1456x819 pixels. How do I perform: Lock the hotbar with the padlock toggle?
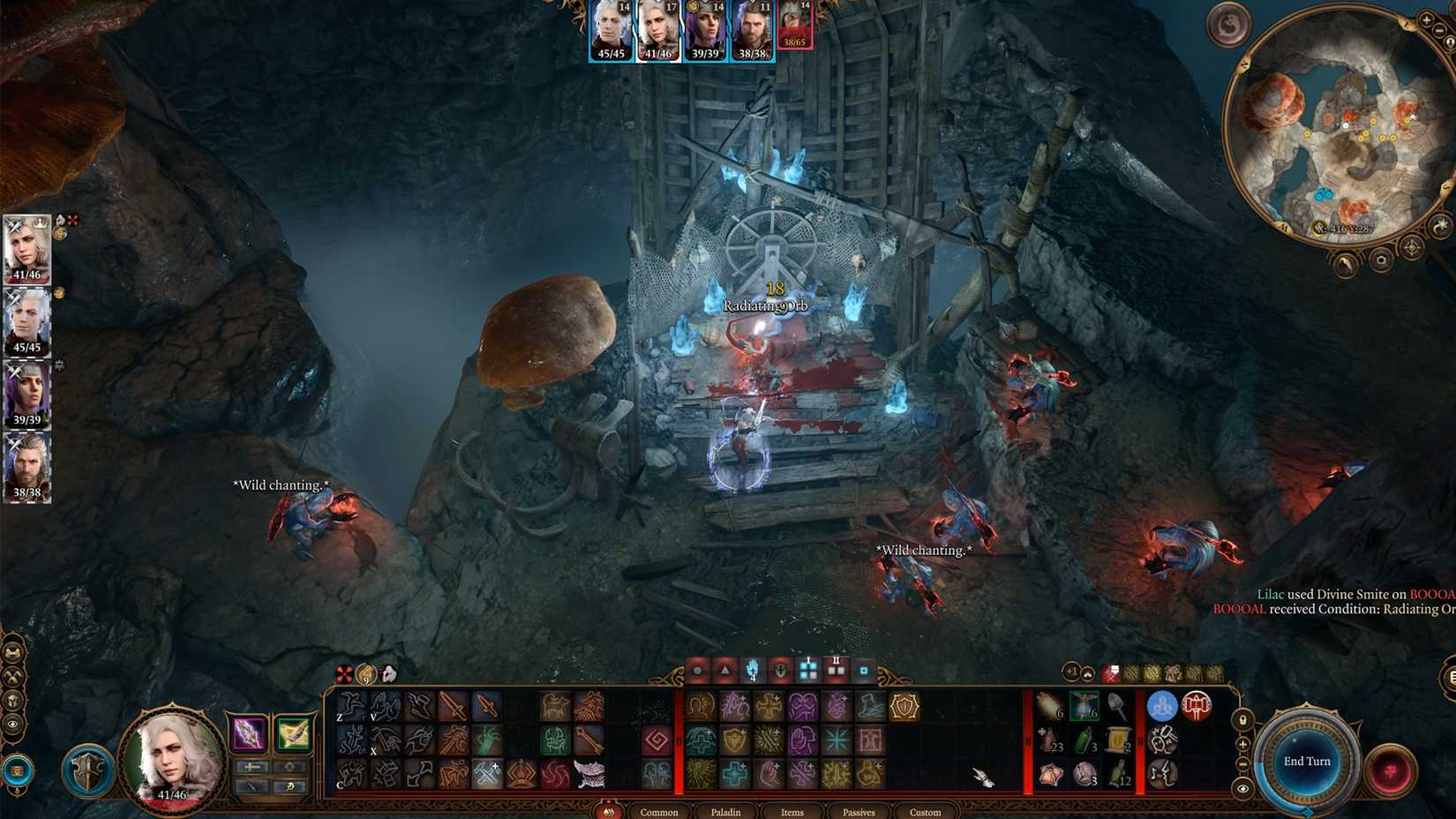[1242, 721]
